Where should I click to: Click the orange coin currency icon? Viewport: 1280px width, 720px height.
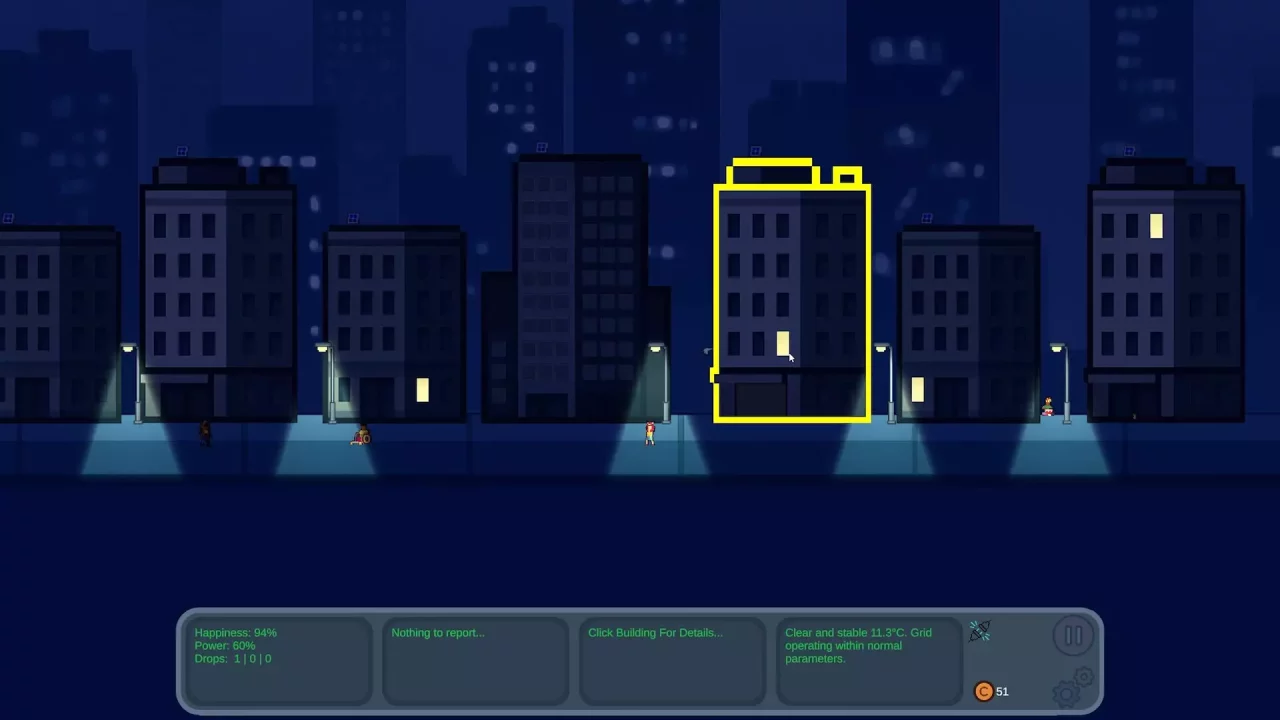(x=984, y=691)
